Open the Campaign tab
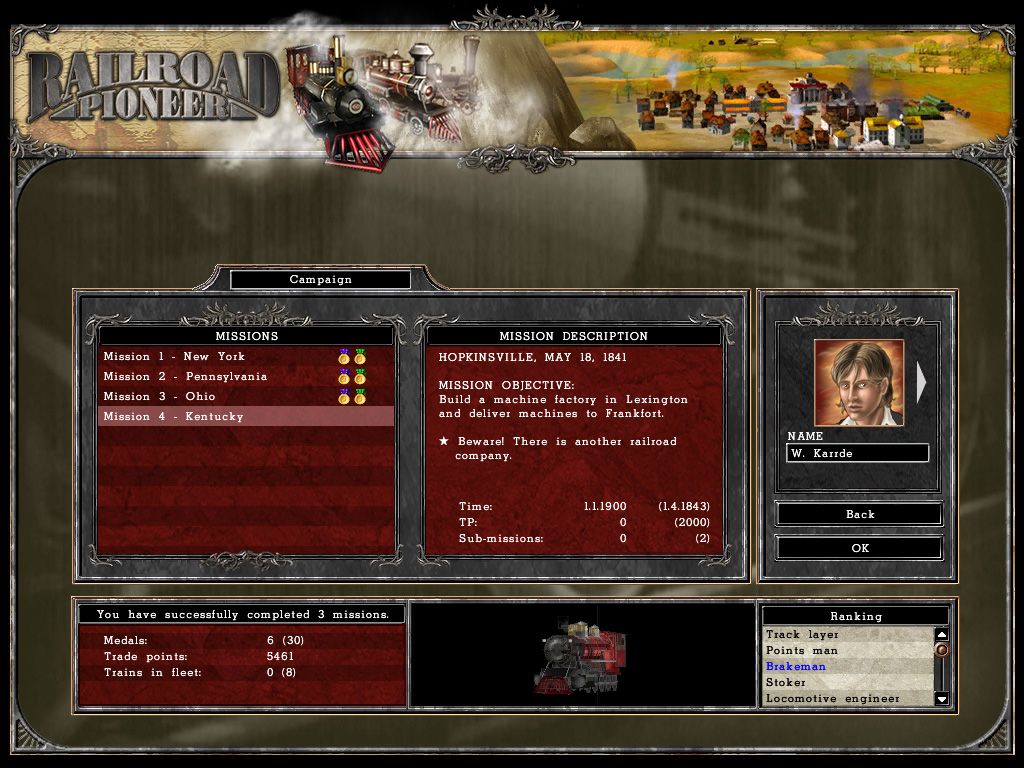 pyautogui.click(x=320, y=280)
